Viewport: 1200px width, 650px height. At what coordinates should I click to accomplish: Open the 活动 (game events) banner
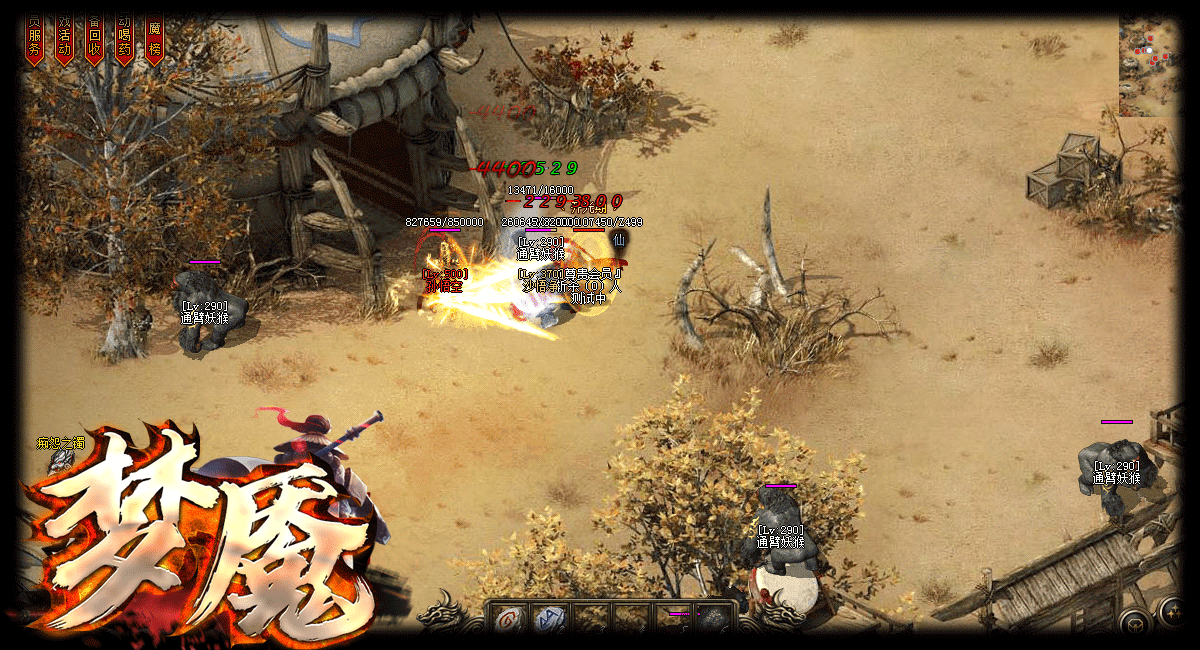click(65, 40)
